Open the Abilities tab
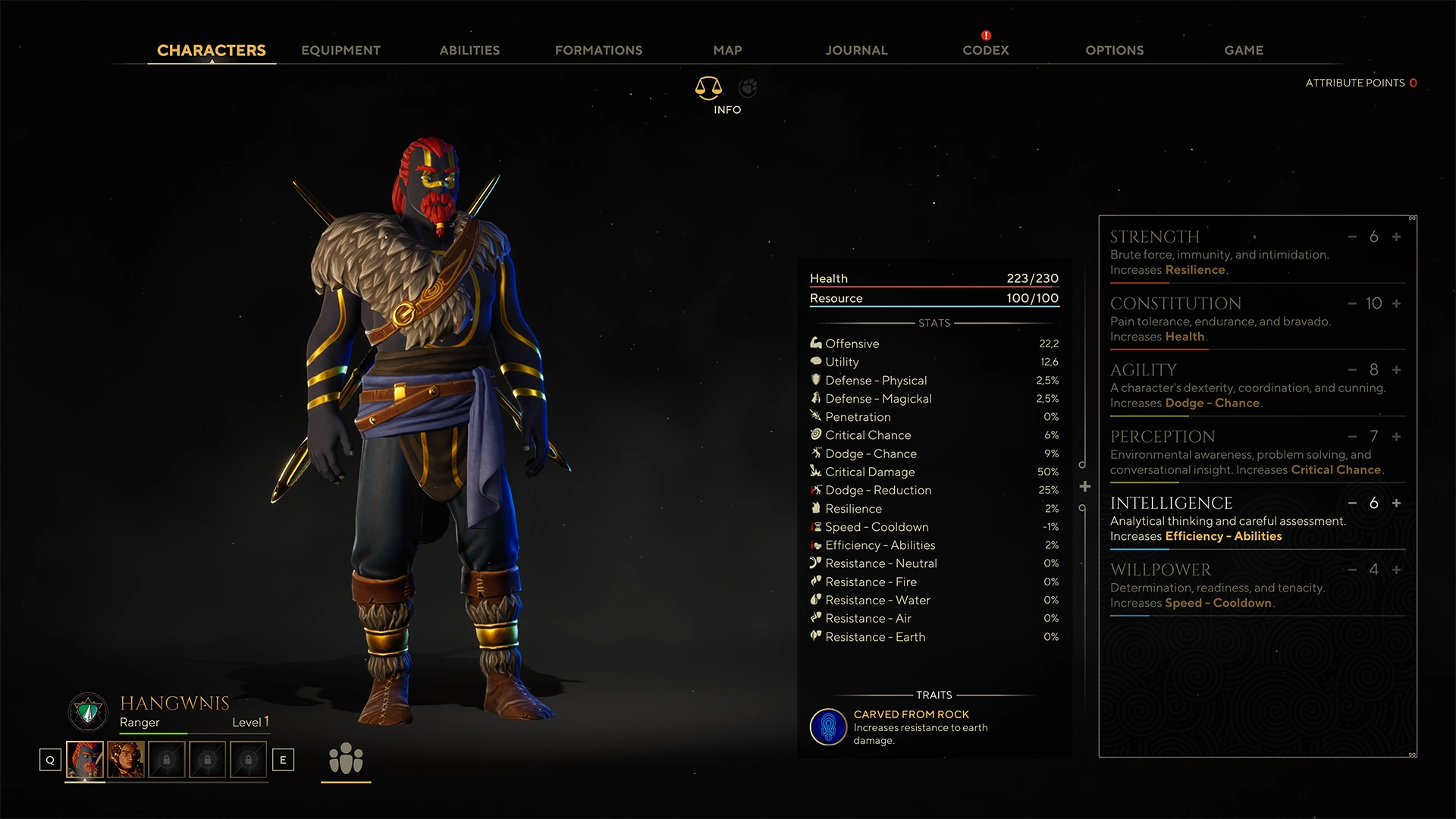 click(x=469, y=50)
